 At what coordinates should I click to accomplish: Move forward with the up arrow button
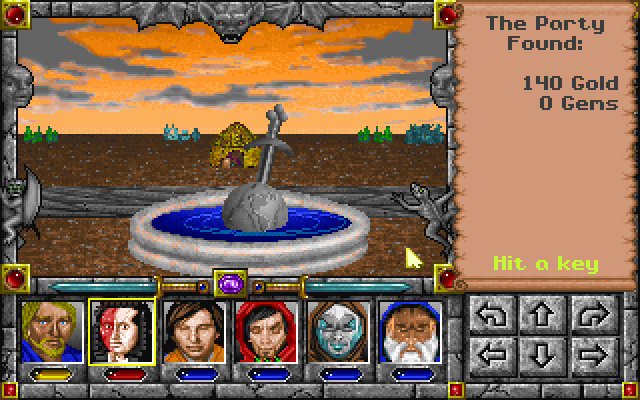(x=540, y=317)
